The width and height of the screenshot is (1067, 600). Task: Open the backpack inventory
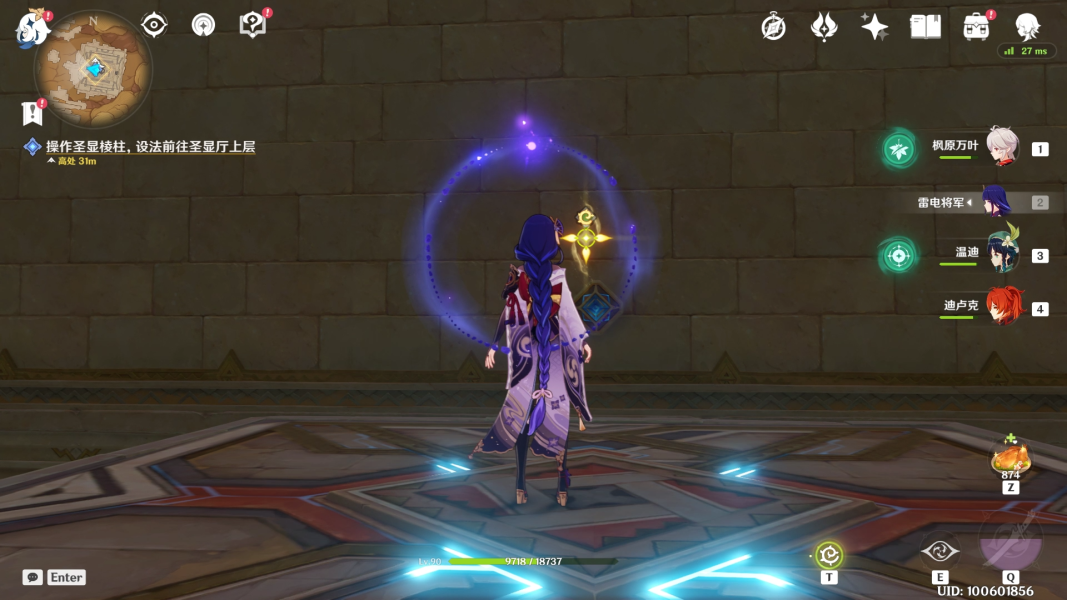click(x=977, y=27)
